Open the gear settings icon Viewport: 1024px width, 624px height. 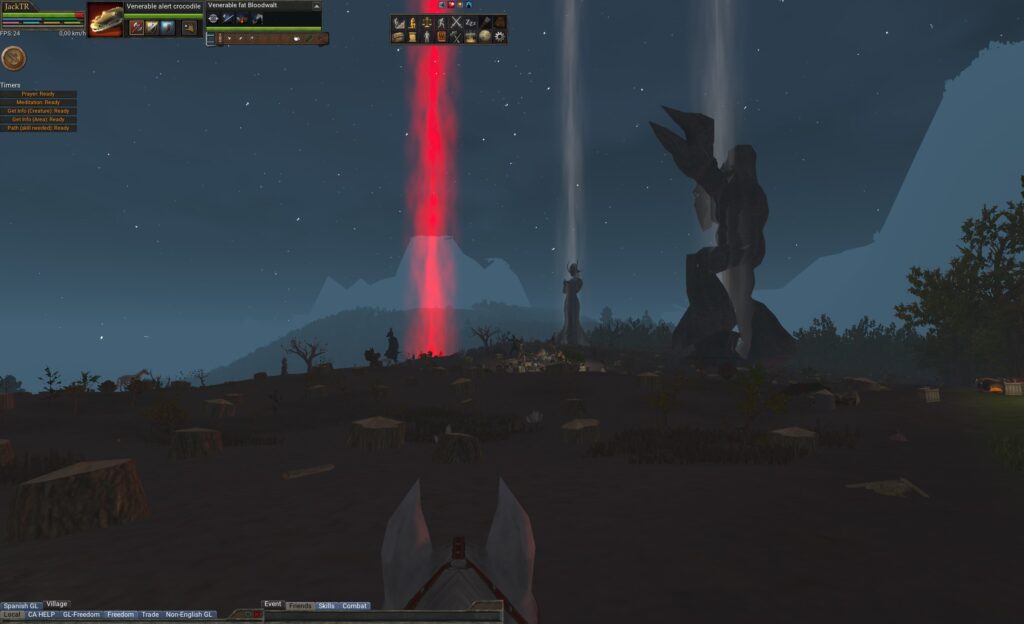499,37
